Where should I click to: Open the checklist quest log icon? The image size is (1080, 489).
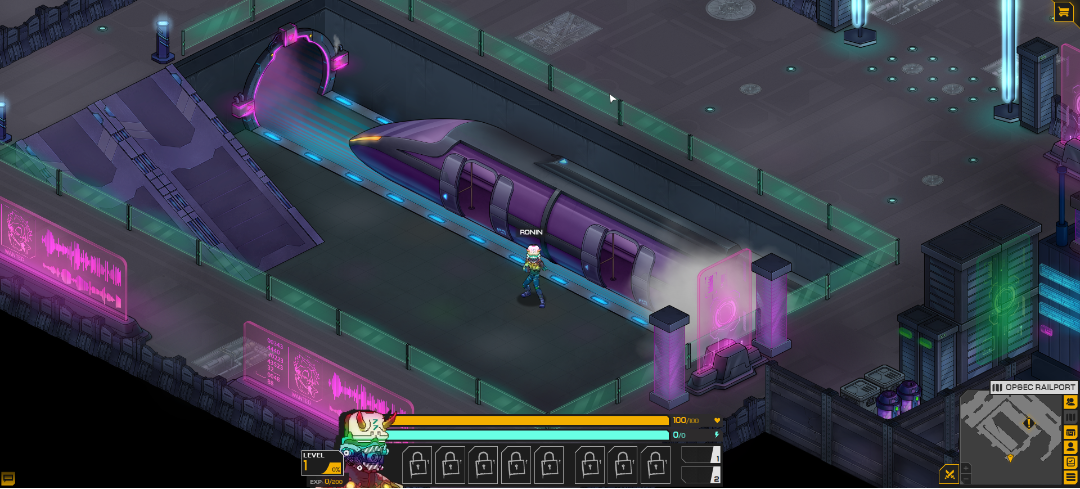coord(1071,461)
